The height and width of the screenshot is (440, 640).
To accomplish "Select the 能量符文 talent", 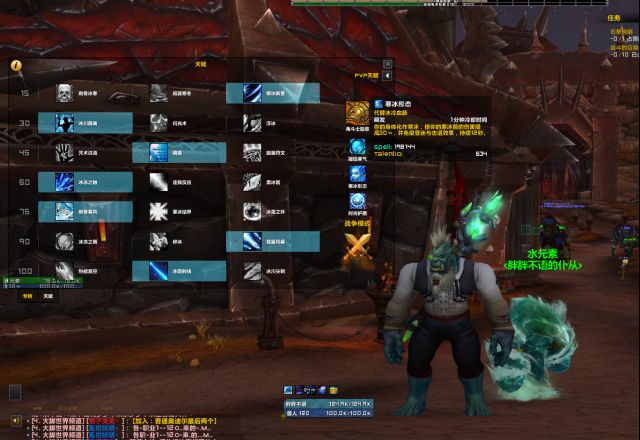I will tap(252, 152).
